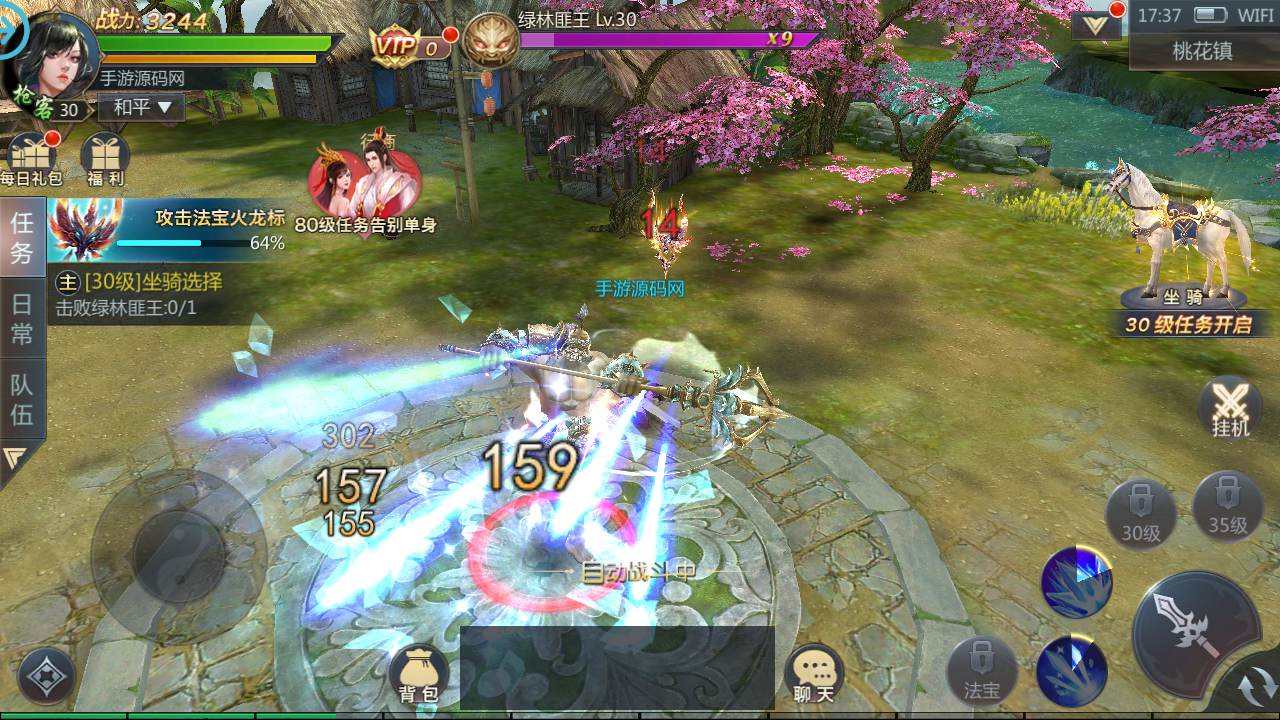Open the 聊天 chat window
This screenshot has height=720, width=1280.
pyautogui.click(x=814, y=673)
